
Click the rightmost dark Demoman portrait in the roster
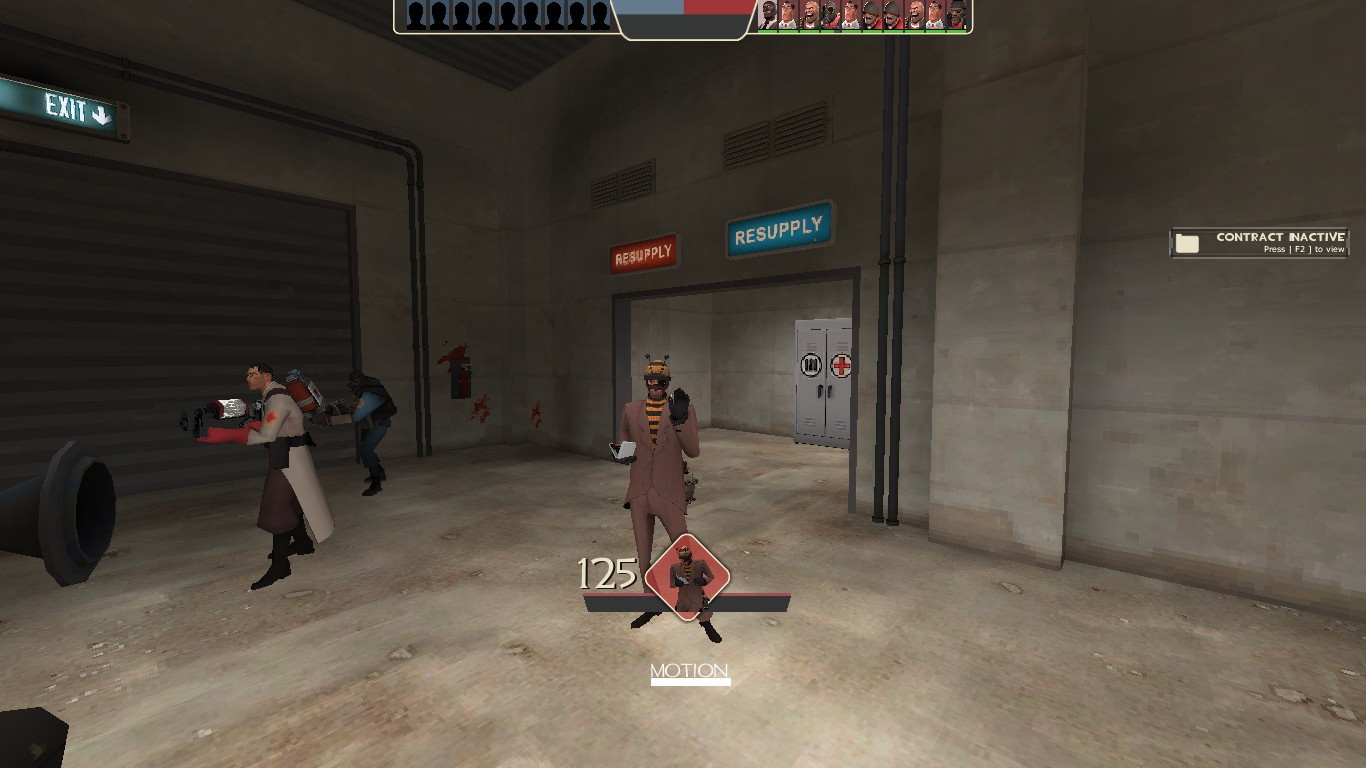point(958,14)
